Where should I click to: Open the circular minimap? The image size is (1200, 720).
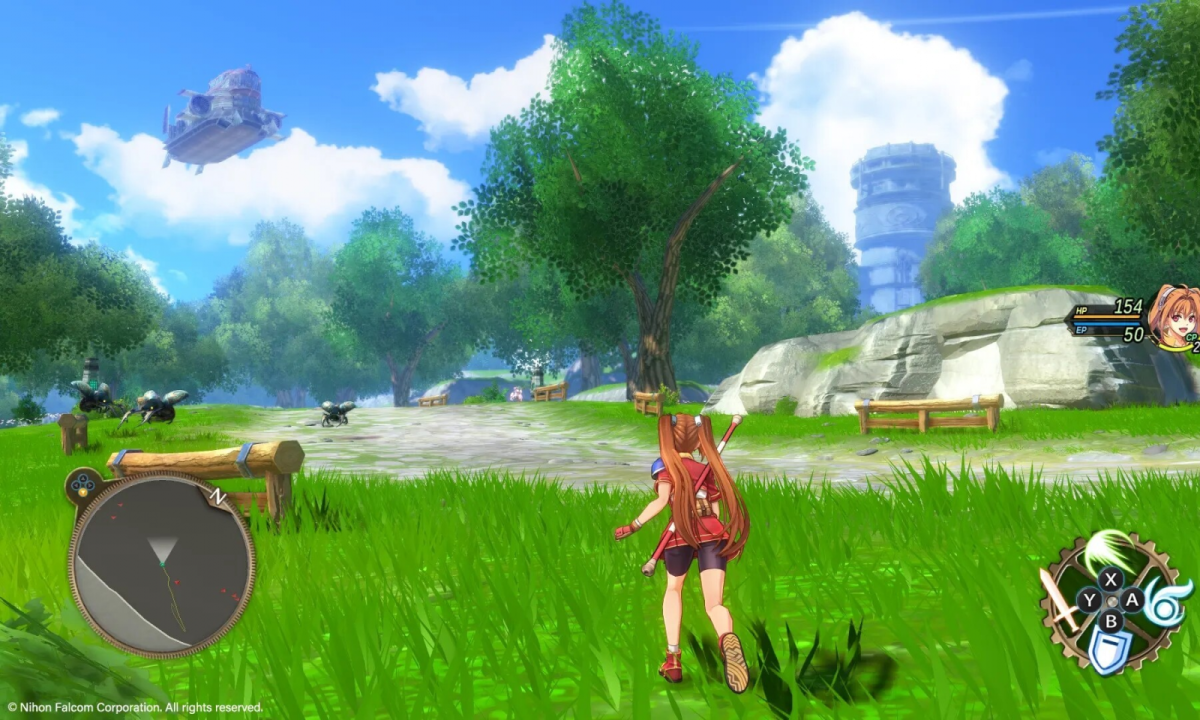(x=161, y=565)
